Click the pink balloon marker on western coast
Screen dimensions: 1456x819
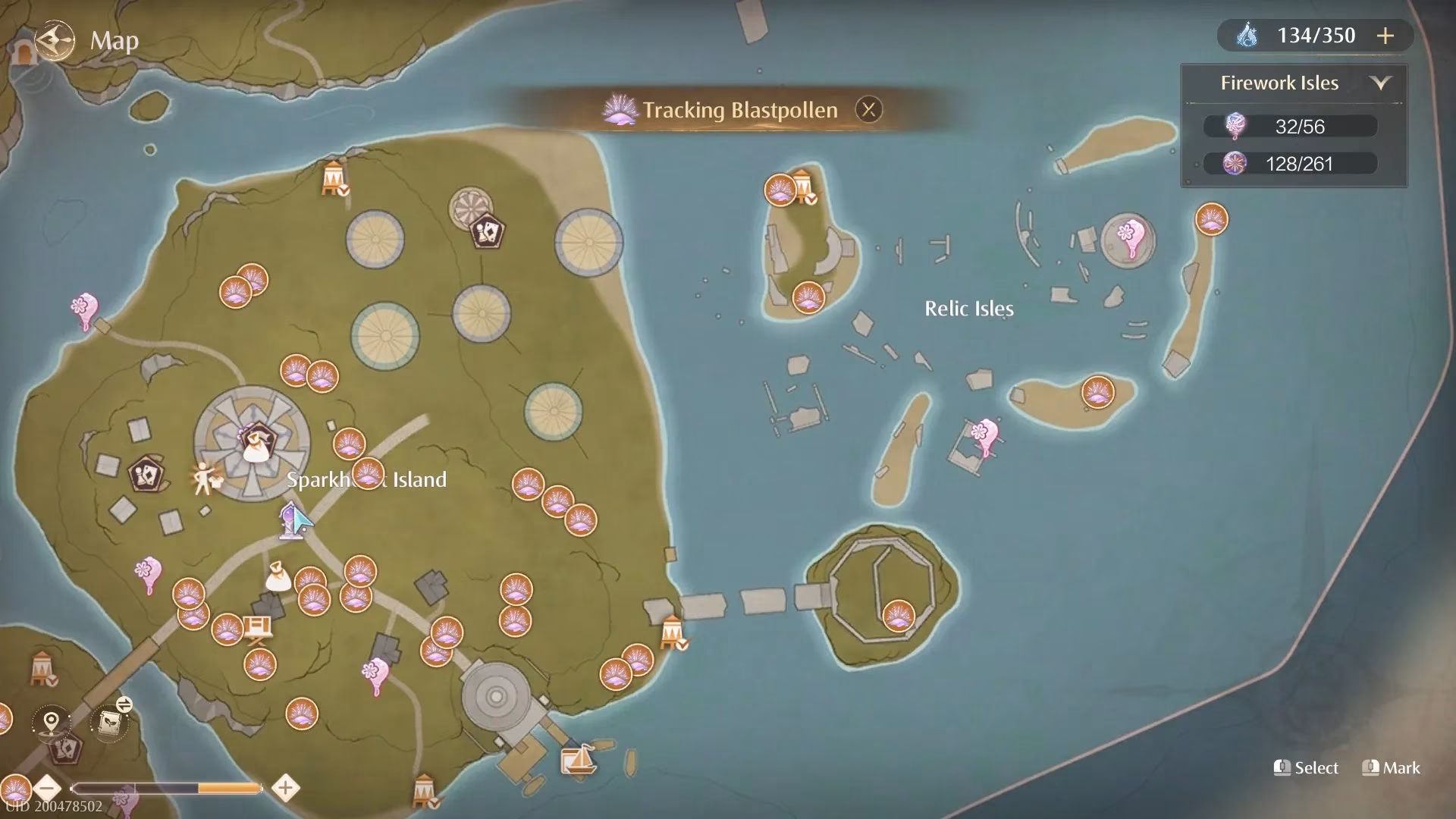pos(84,311)
